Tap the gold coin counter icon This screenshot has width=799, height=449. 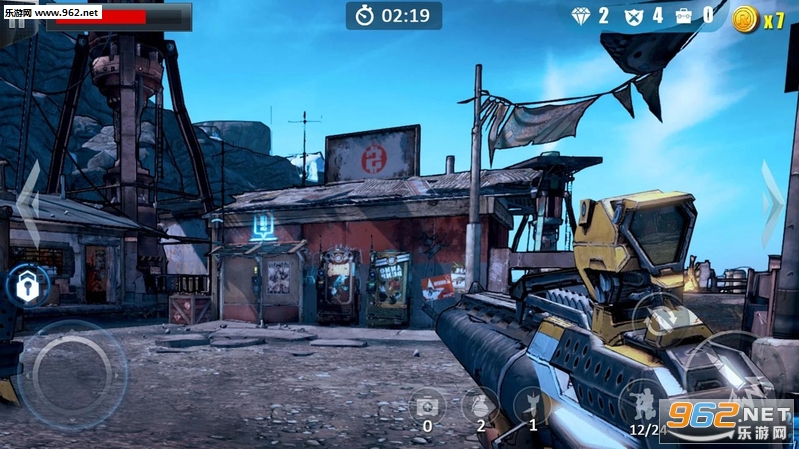pyautogui.click(x=745, y=18)
